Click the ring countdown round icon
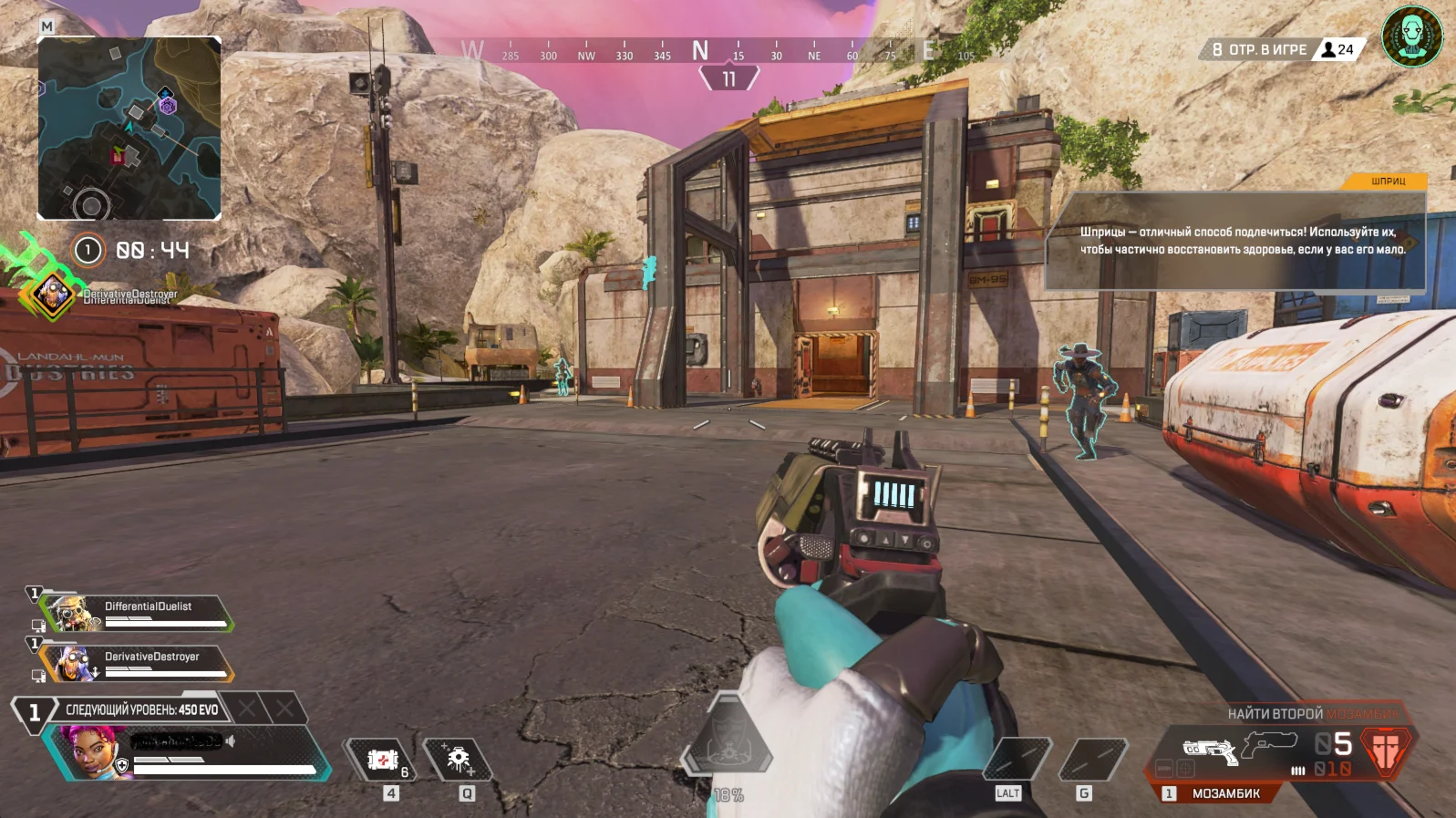The width and height of the screenshot is (1456, 818). (x=88, y=250)
